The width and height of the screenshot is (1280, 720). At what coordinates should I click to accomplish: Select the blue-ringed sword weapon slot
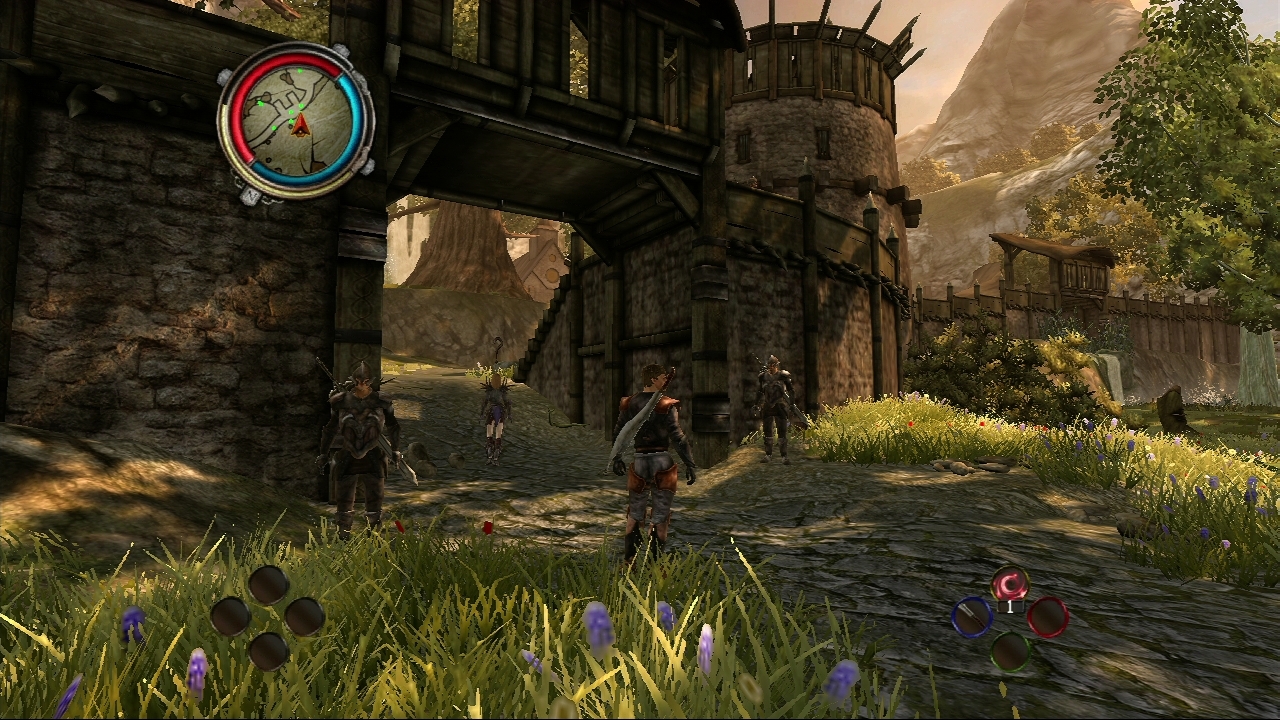(x=972, y=617)
